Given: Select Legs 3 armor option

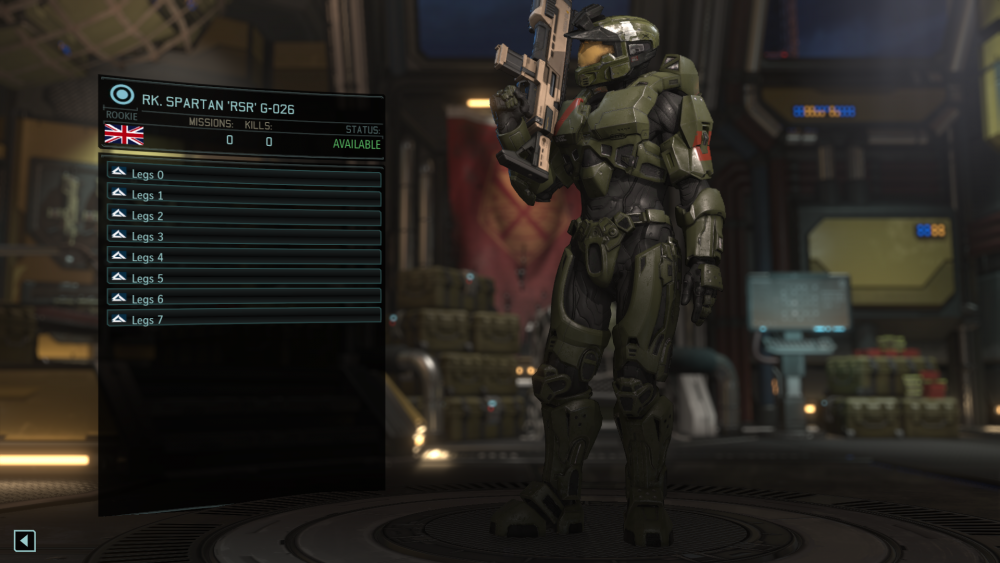Looking at the screenshot, I should click(244, 237).
